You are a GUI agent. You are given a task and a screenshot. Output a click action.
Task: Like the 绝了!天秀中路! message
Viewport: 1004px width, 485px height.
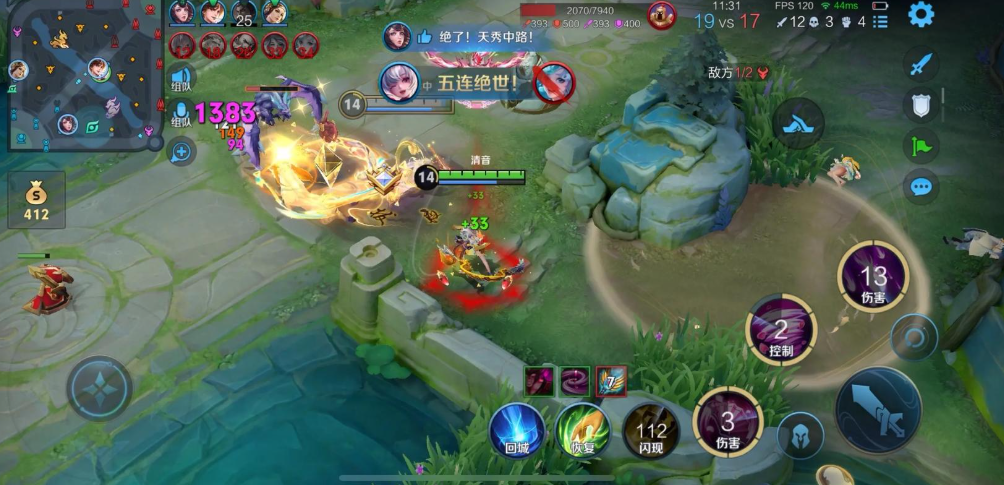424,37
